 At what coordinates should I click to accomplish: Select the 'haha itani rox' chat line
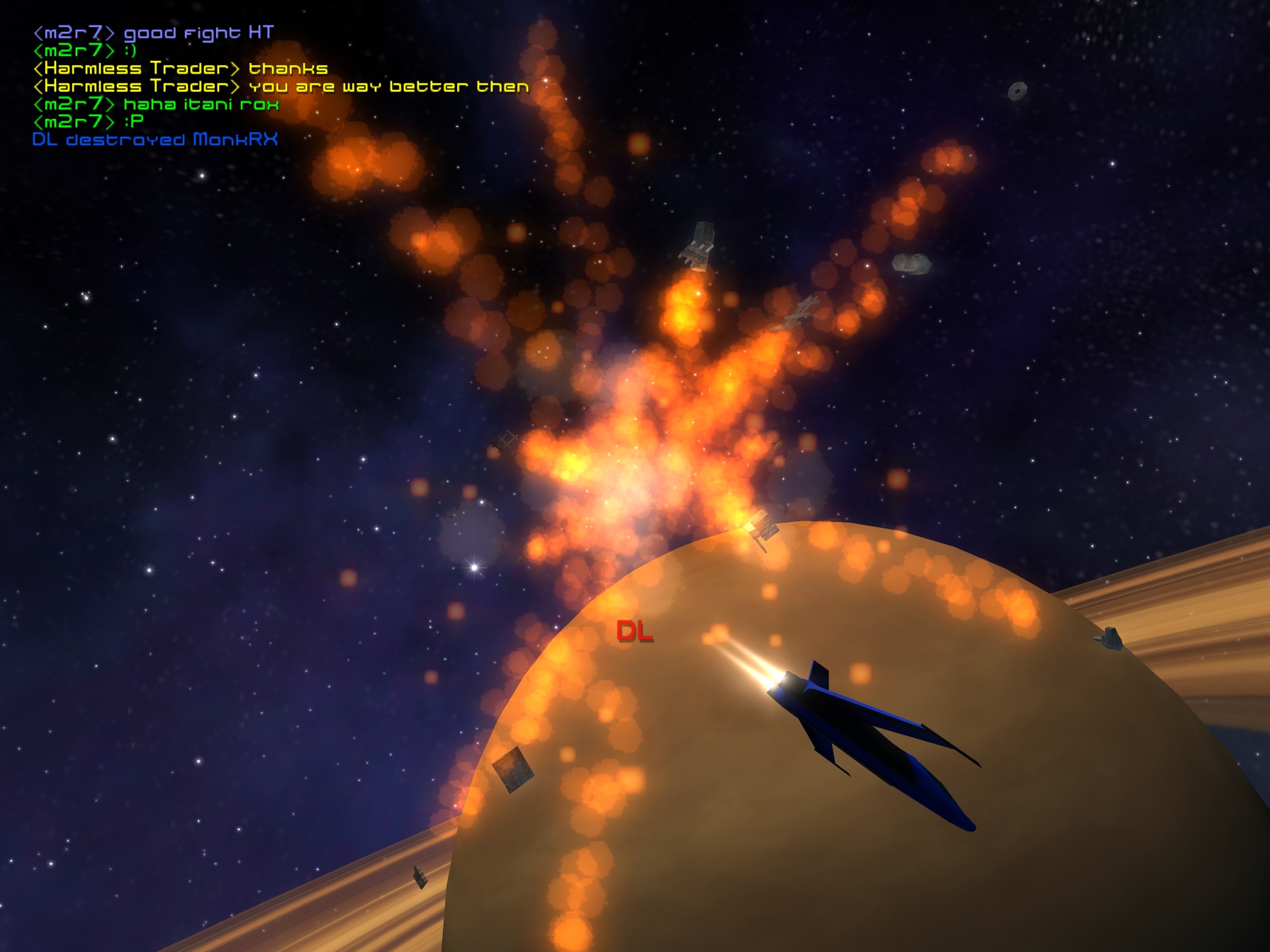click(156, 104)
